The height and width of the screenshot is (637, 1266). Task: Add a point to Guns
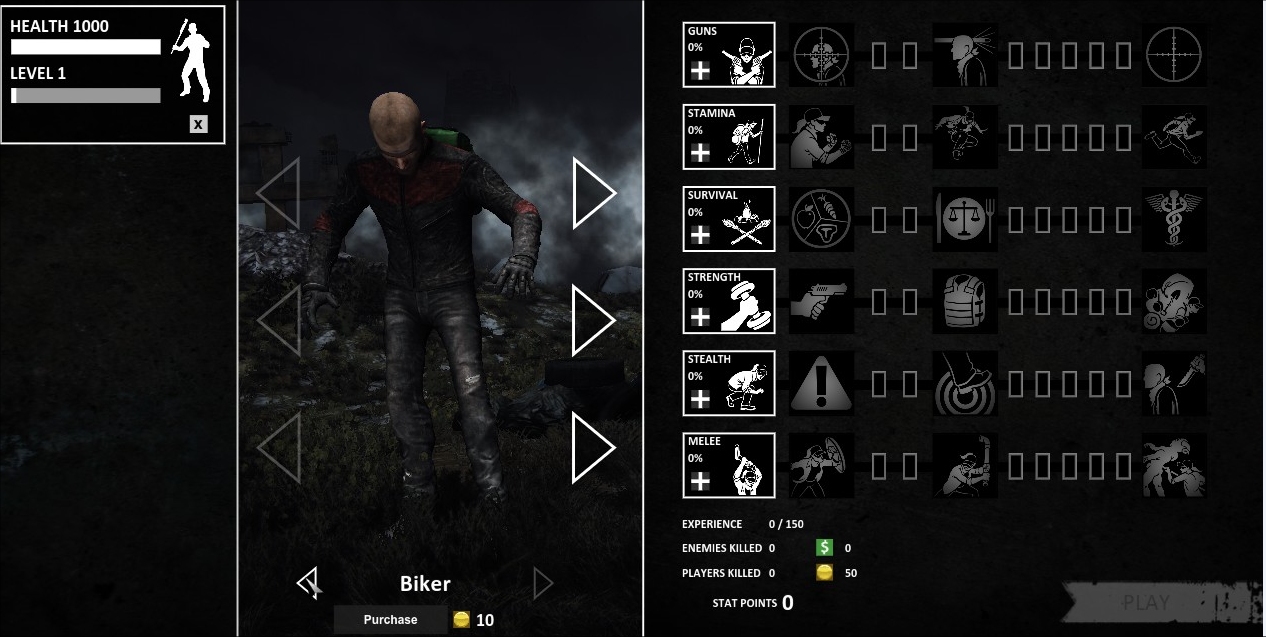click(700, 70)
